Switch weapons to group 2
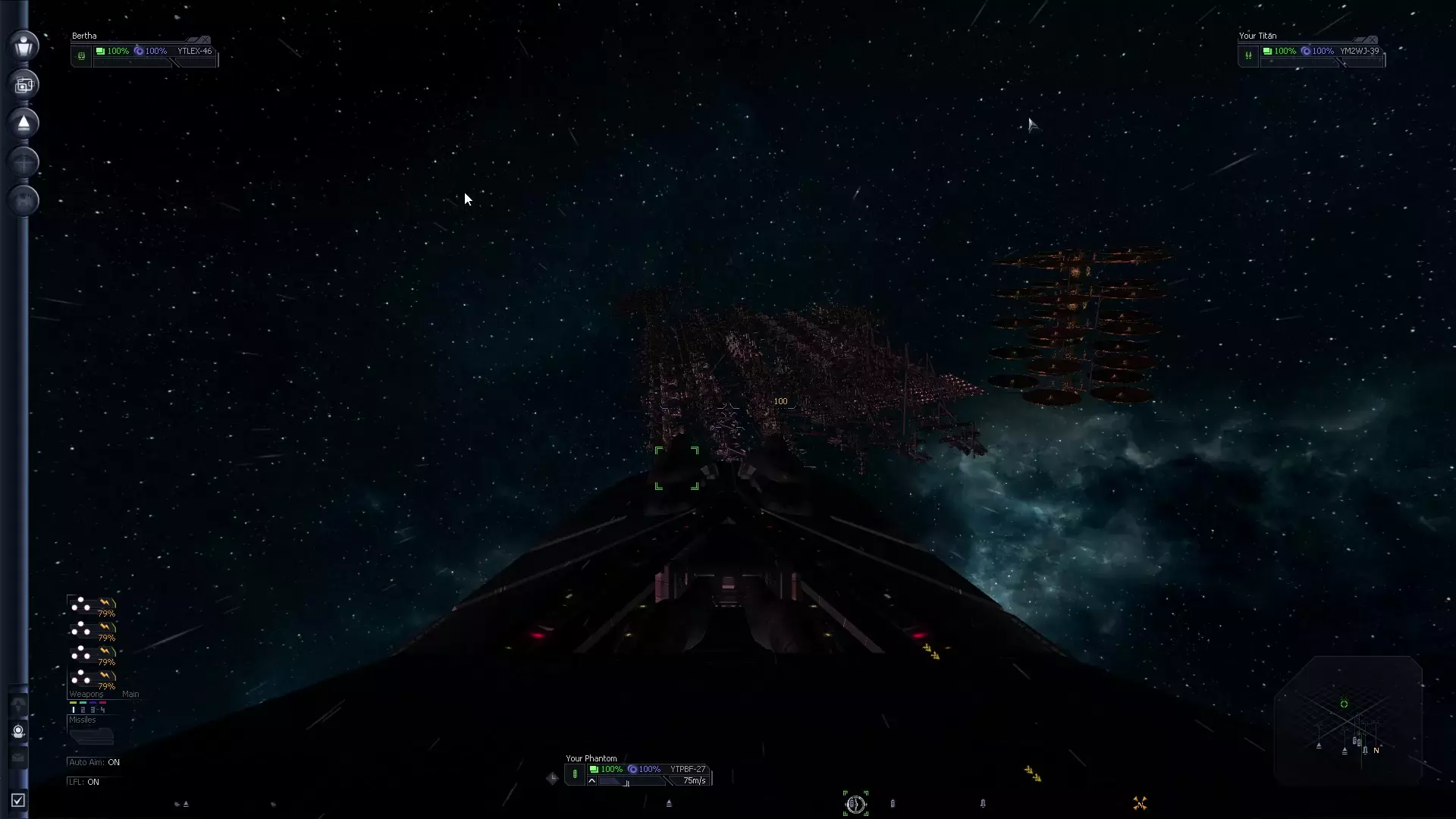The height and width of the screenshot is (819, 1456). 83,710
